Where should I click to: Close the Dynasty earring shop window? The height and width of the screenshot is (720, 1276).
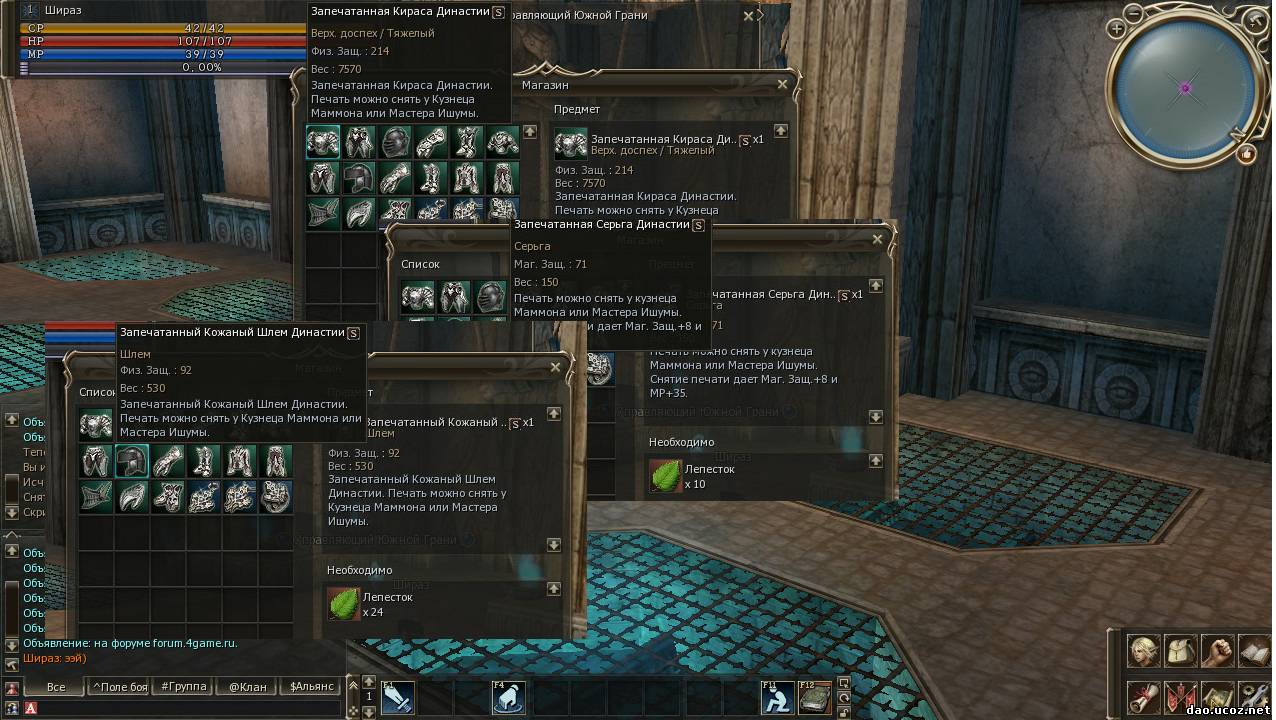(878, 240)
